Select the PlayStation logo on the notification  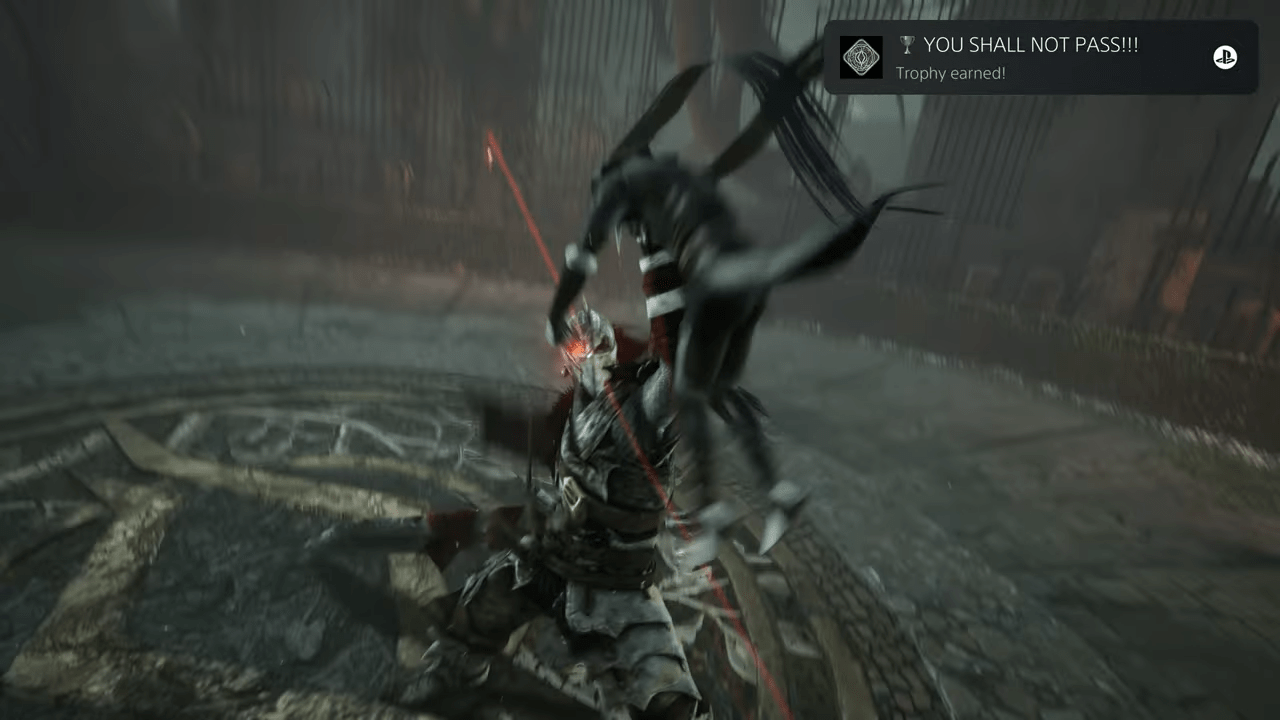1224,58
